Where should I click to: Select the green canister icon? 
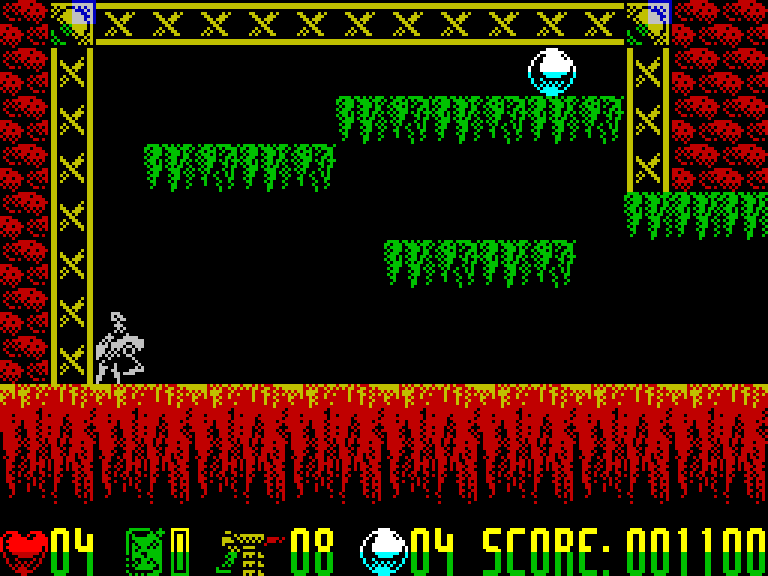coord(144,551)
